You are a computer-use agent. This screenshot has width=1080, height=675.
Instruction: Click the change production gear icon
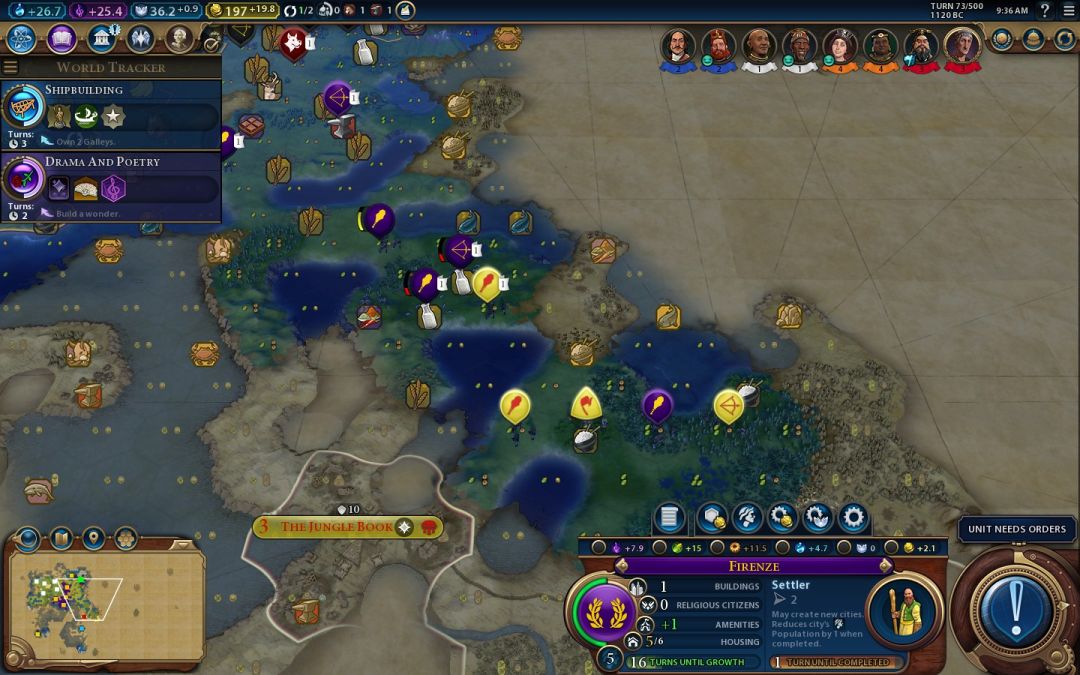tap(853, 518)
